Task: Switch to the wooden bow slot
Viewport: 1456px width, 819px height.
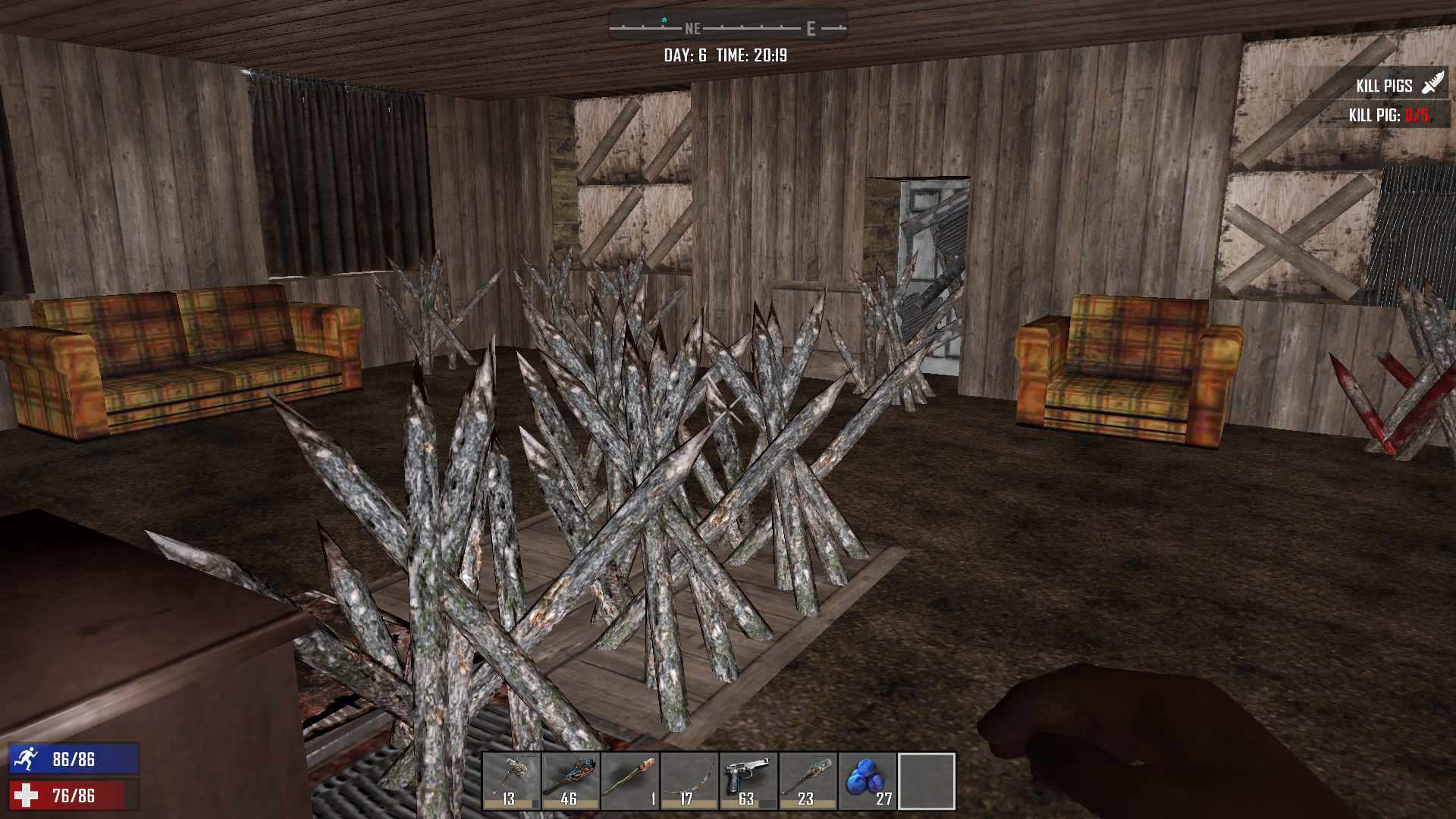Action: pos(689,781)
